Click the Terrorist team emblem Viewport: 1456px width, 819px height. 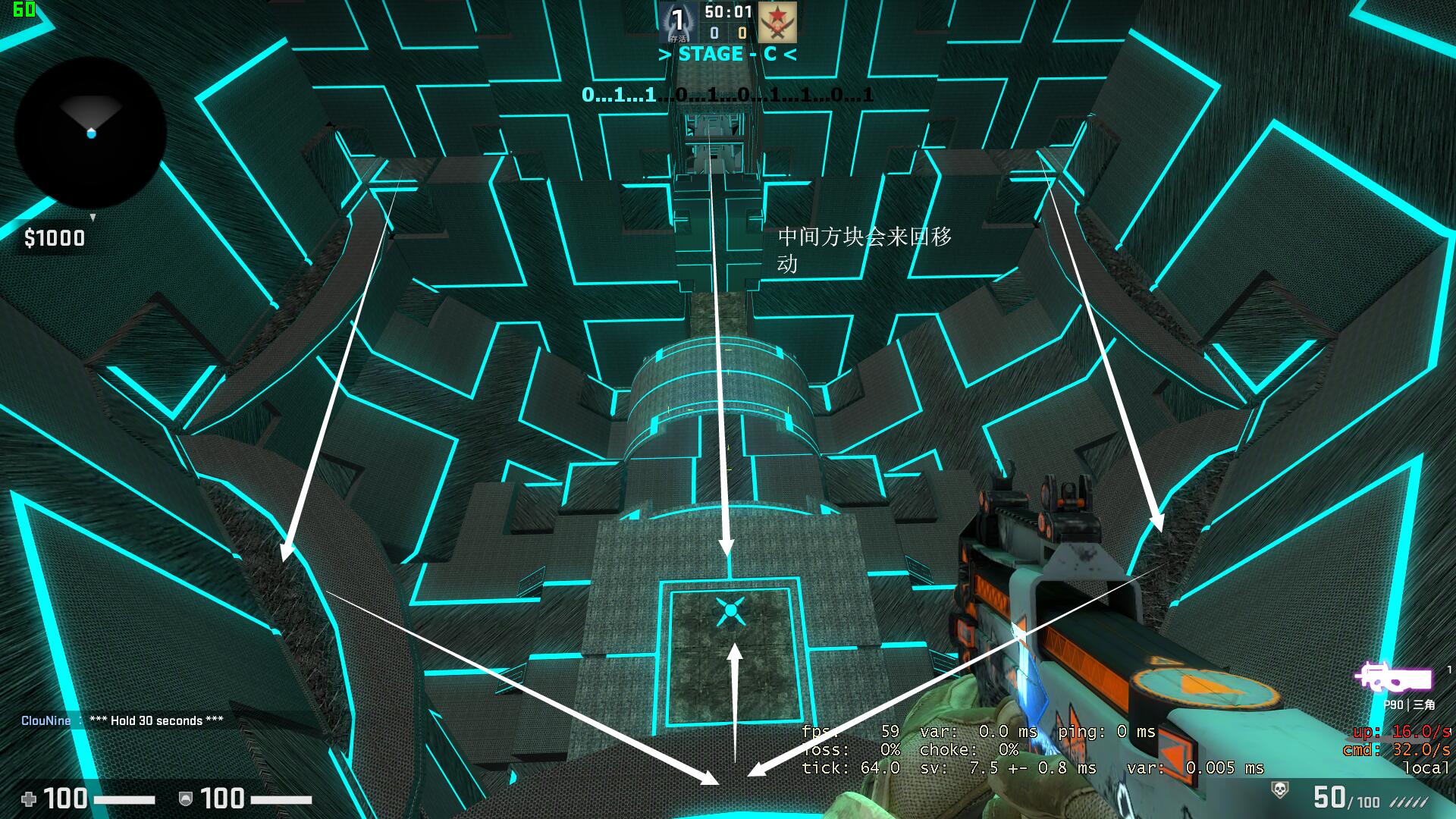tap(777, 22)
